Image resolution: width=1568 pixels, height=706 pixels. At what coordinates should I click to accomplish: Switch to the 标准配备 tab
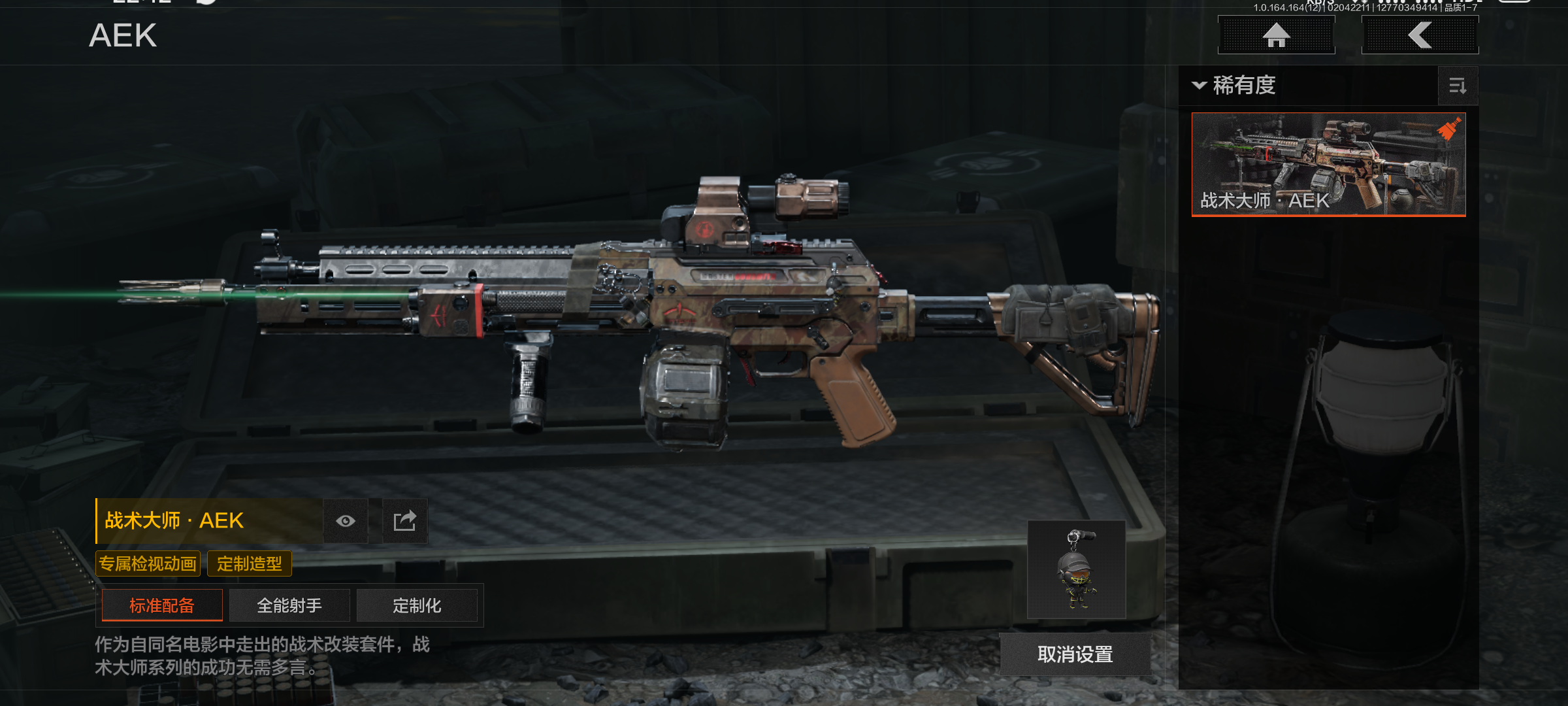tap(162, 605)
